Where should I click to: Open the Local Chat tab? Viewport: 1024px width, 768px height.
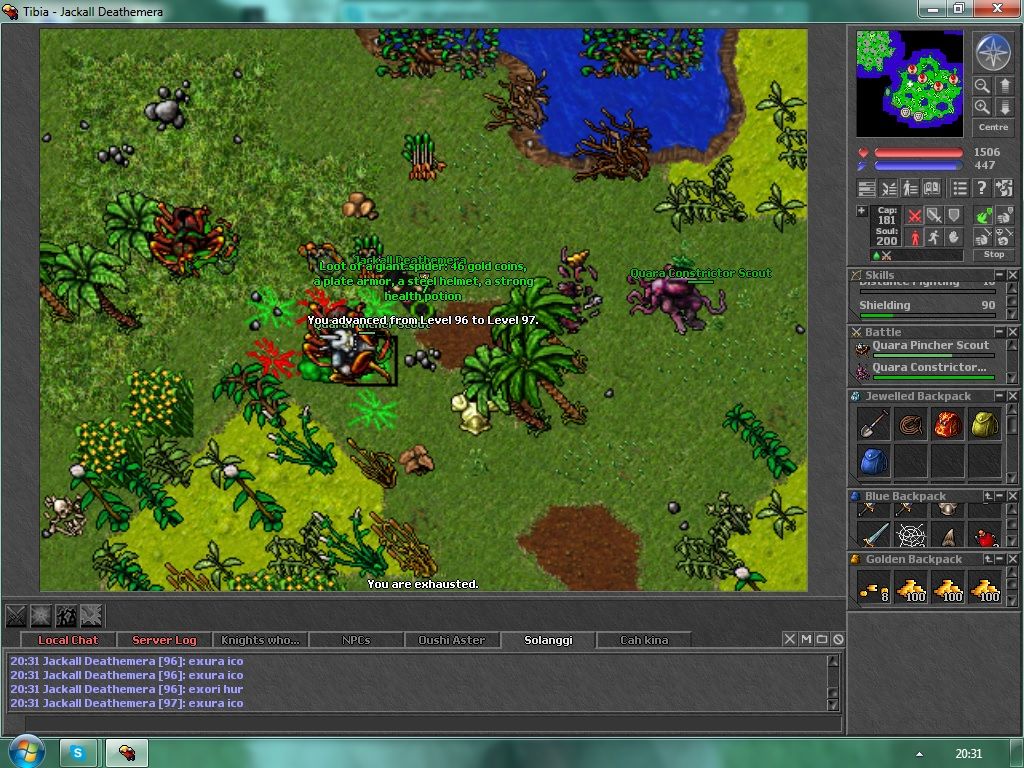click(68, 640)
